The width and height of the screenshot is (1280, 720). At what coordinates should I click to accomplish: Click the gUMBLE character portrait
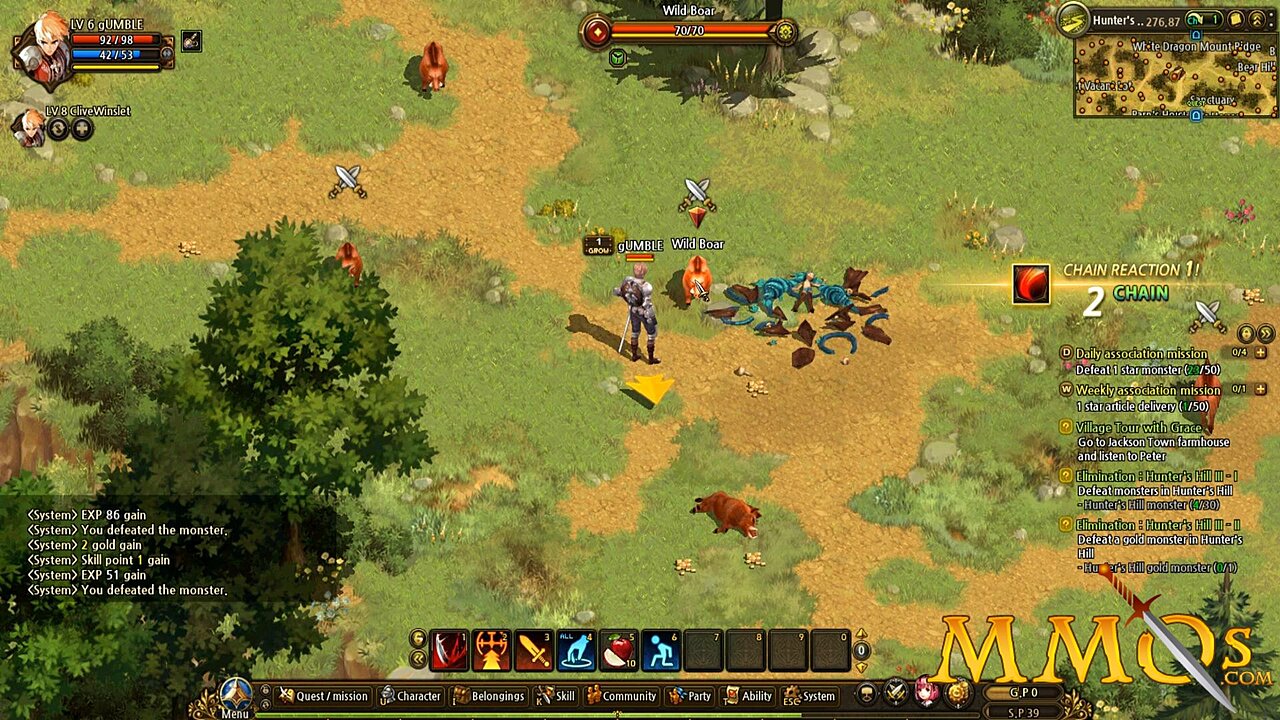42,52
